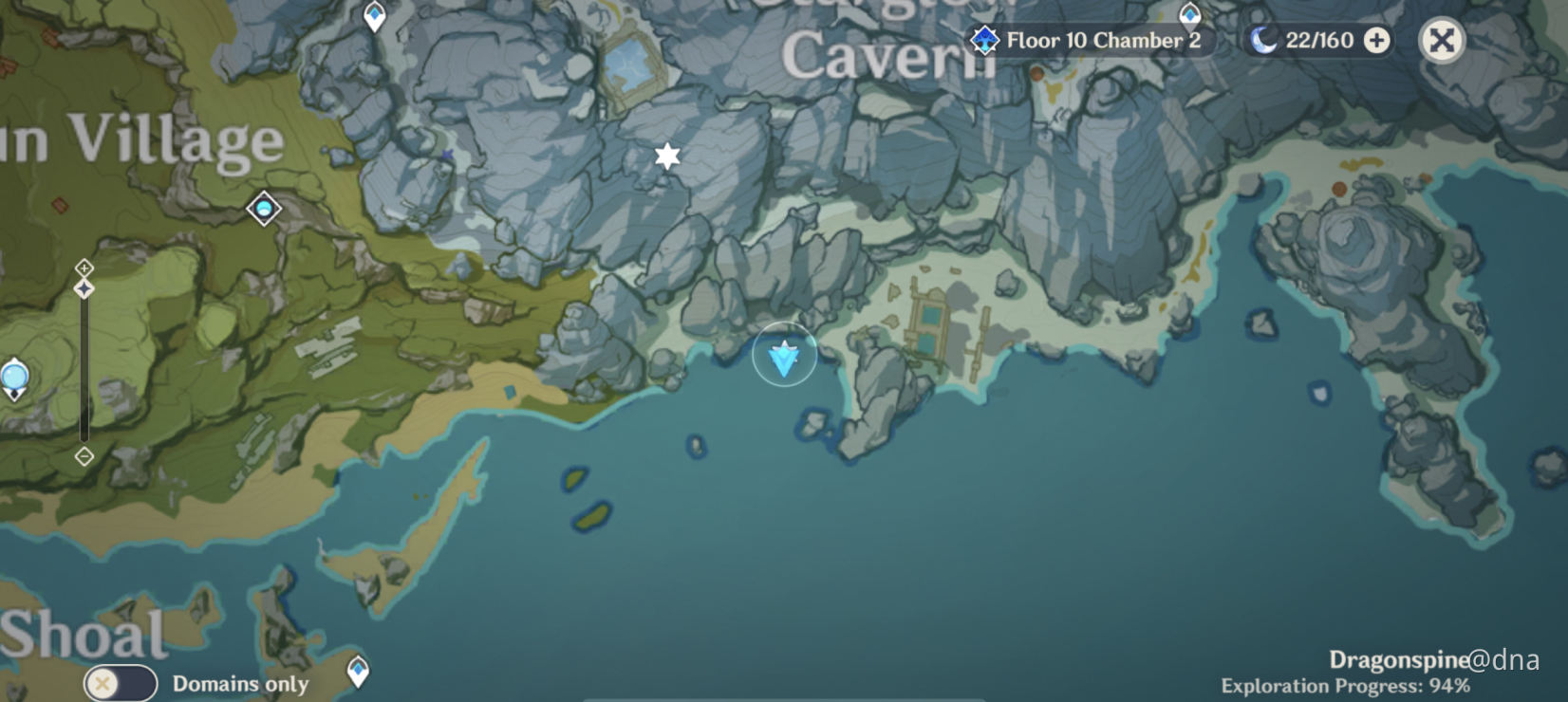Zoom in using the plus control on the slider
Viewport: 1568px width, 702px height.
[x=84, y=267]
